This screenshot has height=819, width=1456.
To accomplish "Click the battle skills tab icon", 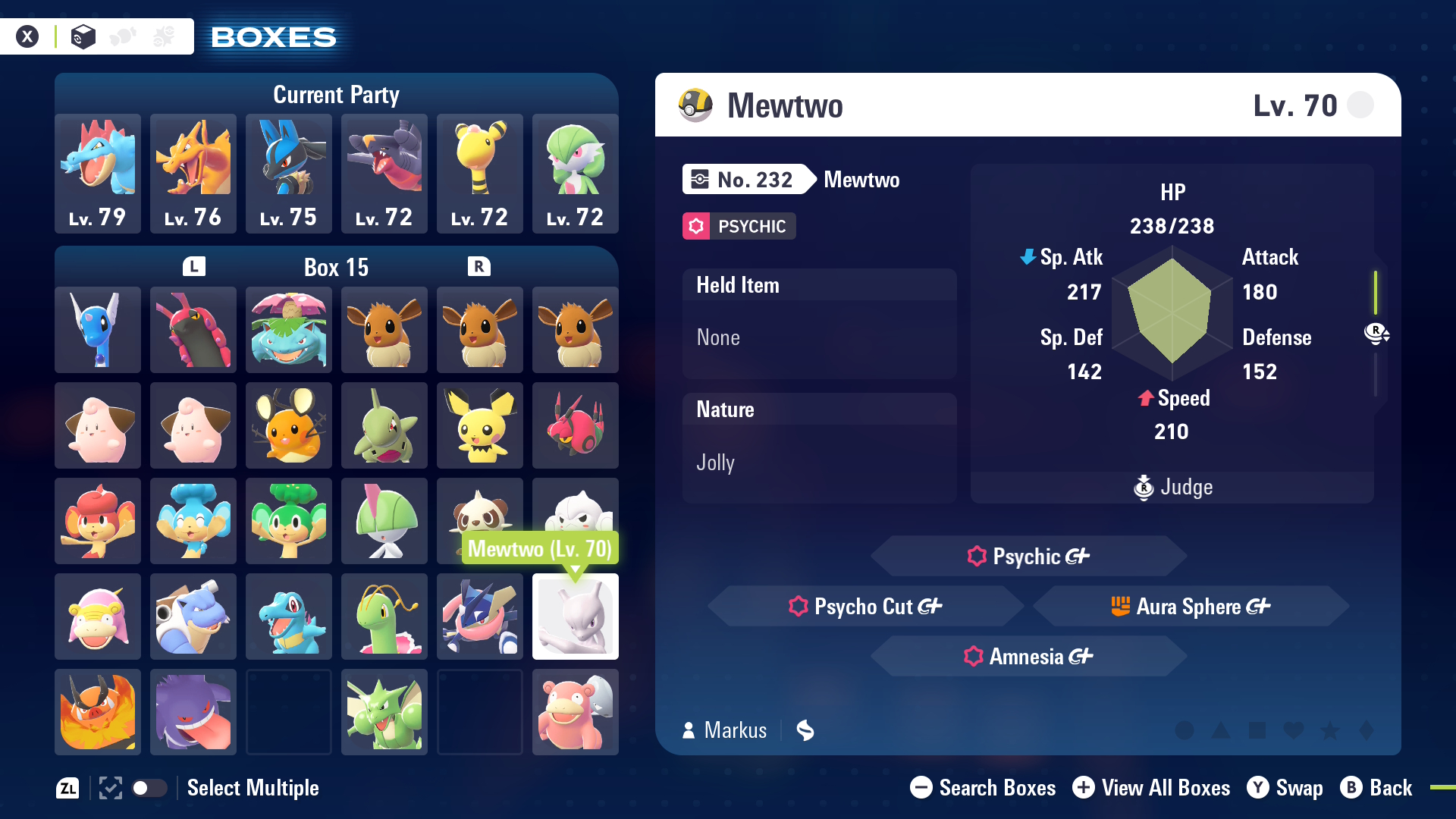I will [164, 35].
